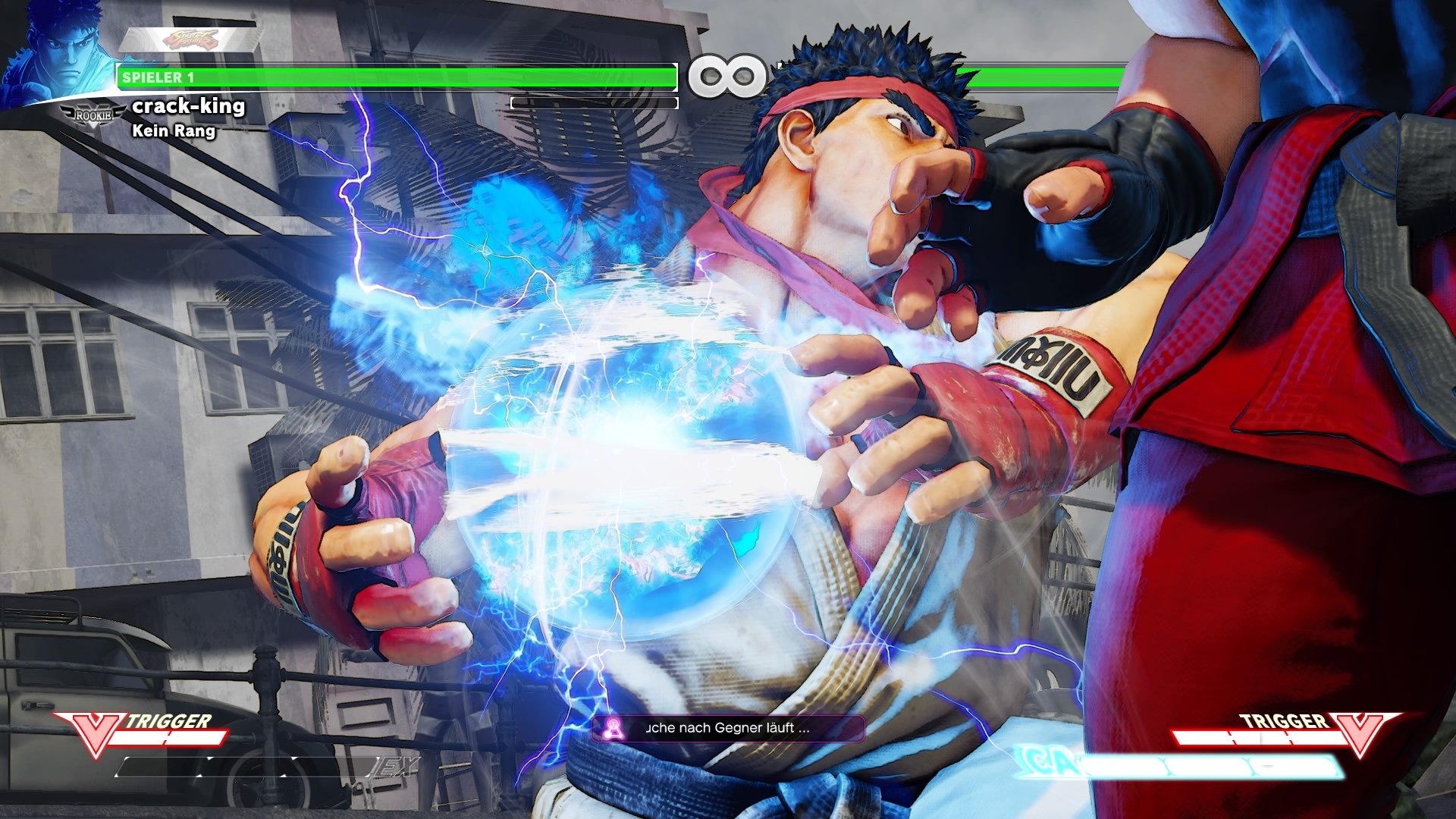This screenshot has width=1456, height=819.
Task: Click the crack-king player name
Action: 187,107
